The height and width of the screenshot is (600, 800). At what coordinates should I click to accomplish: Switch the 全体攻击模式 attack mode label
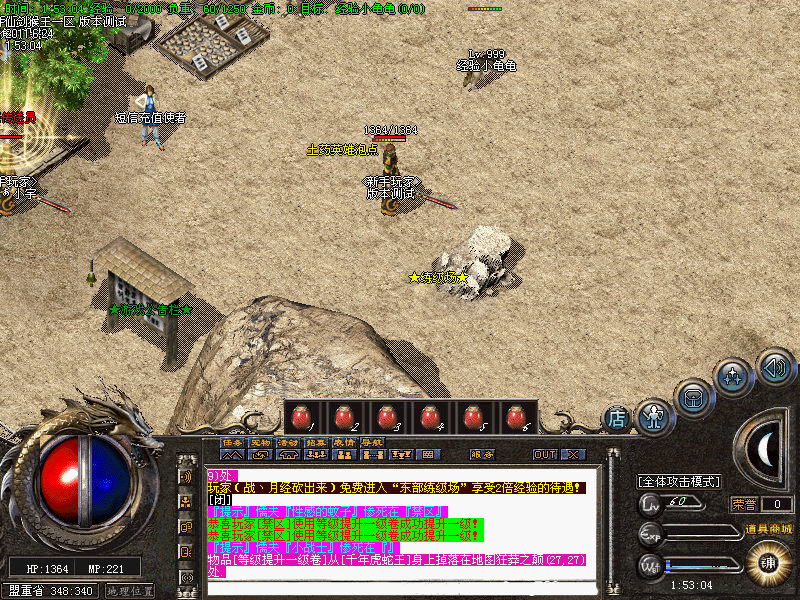click(x=681, y=482)
